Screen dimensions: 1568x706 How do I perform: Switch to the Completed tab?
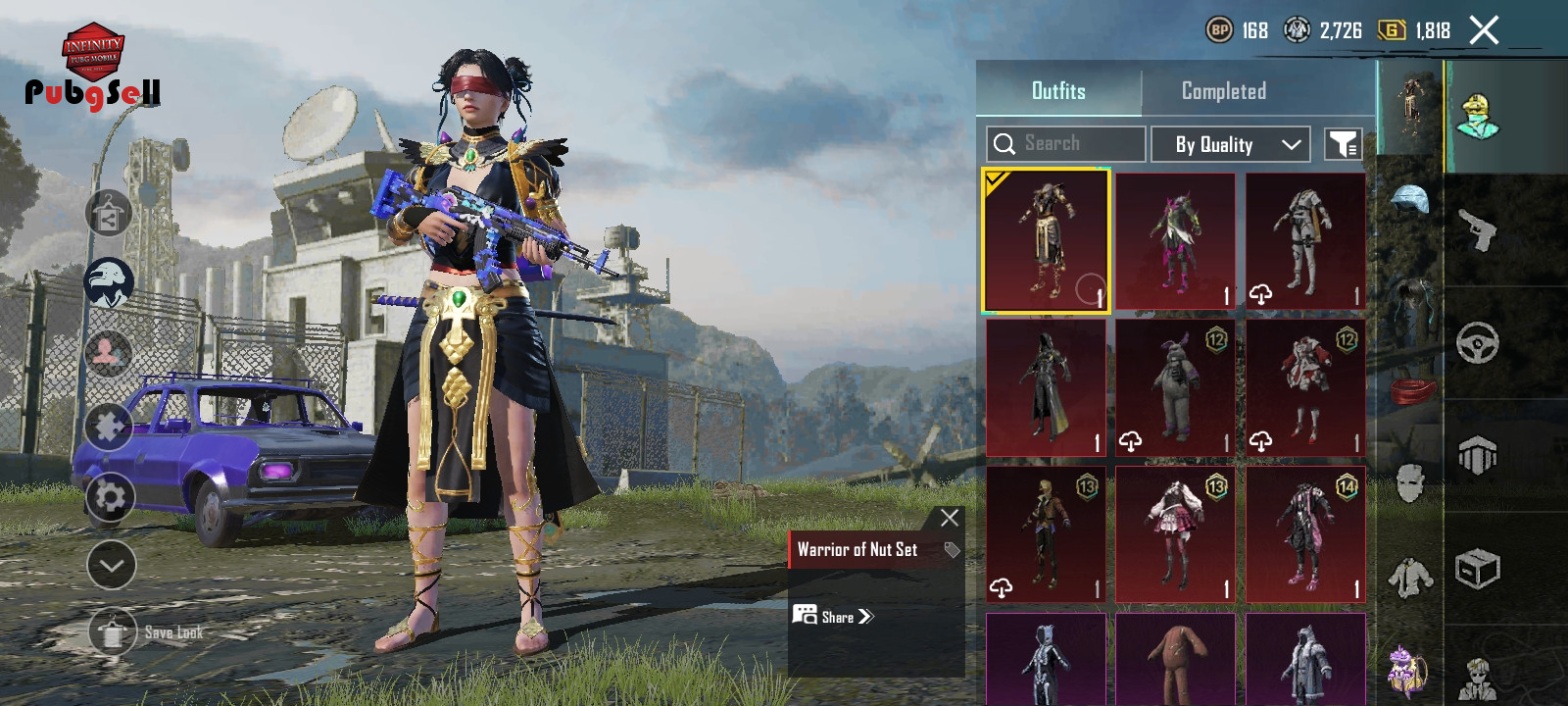(1223, 91)
